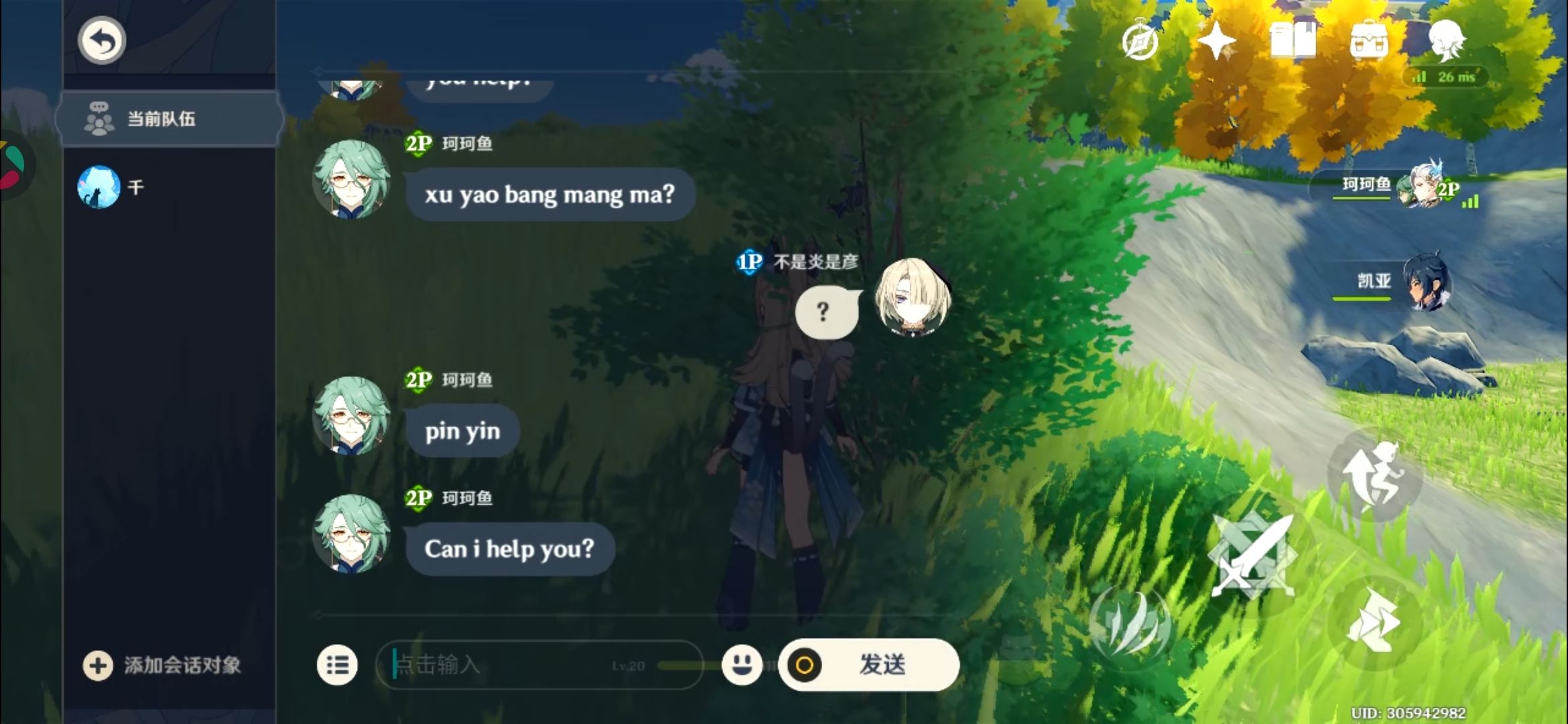Open the Paimon main menu icon
Screen dimensions: 1568x724
pos(1447,40)
